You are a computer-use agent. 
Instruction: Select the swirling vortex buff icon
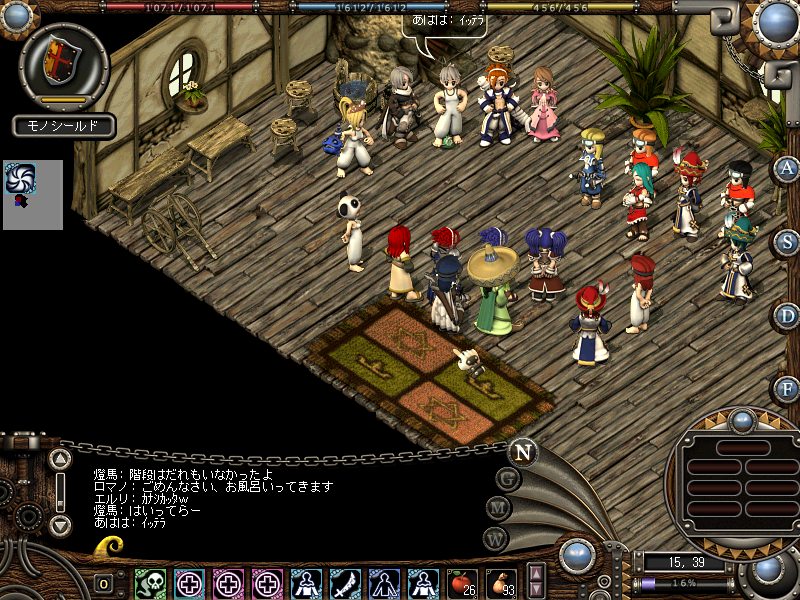20,179
